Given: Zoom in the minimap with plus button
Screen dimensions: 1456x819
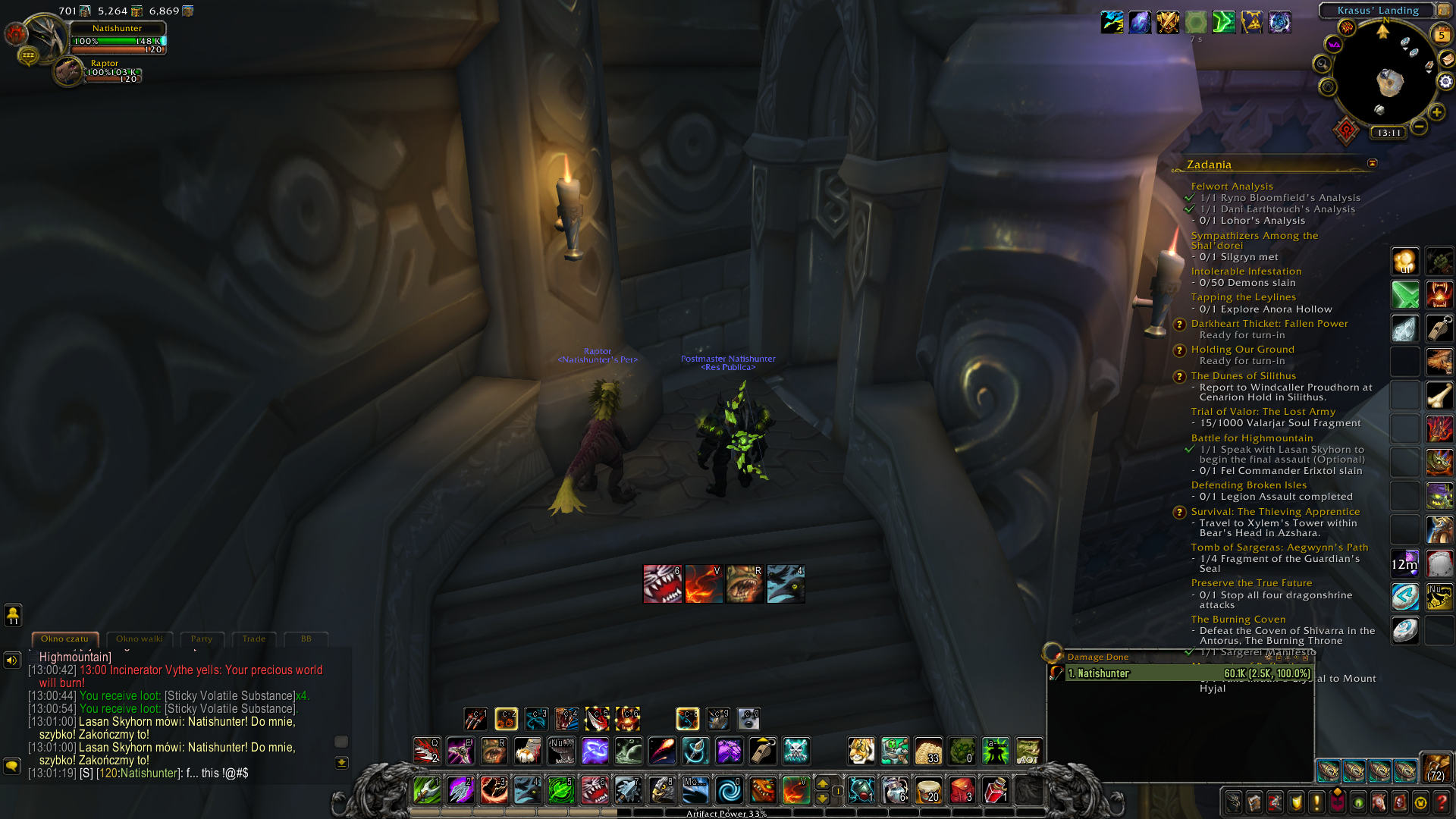Looking at the screenshot, I should coord(1436,113).
